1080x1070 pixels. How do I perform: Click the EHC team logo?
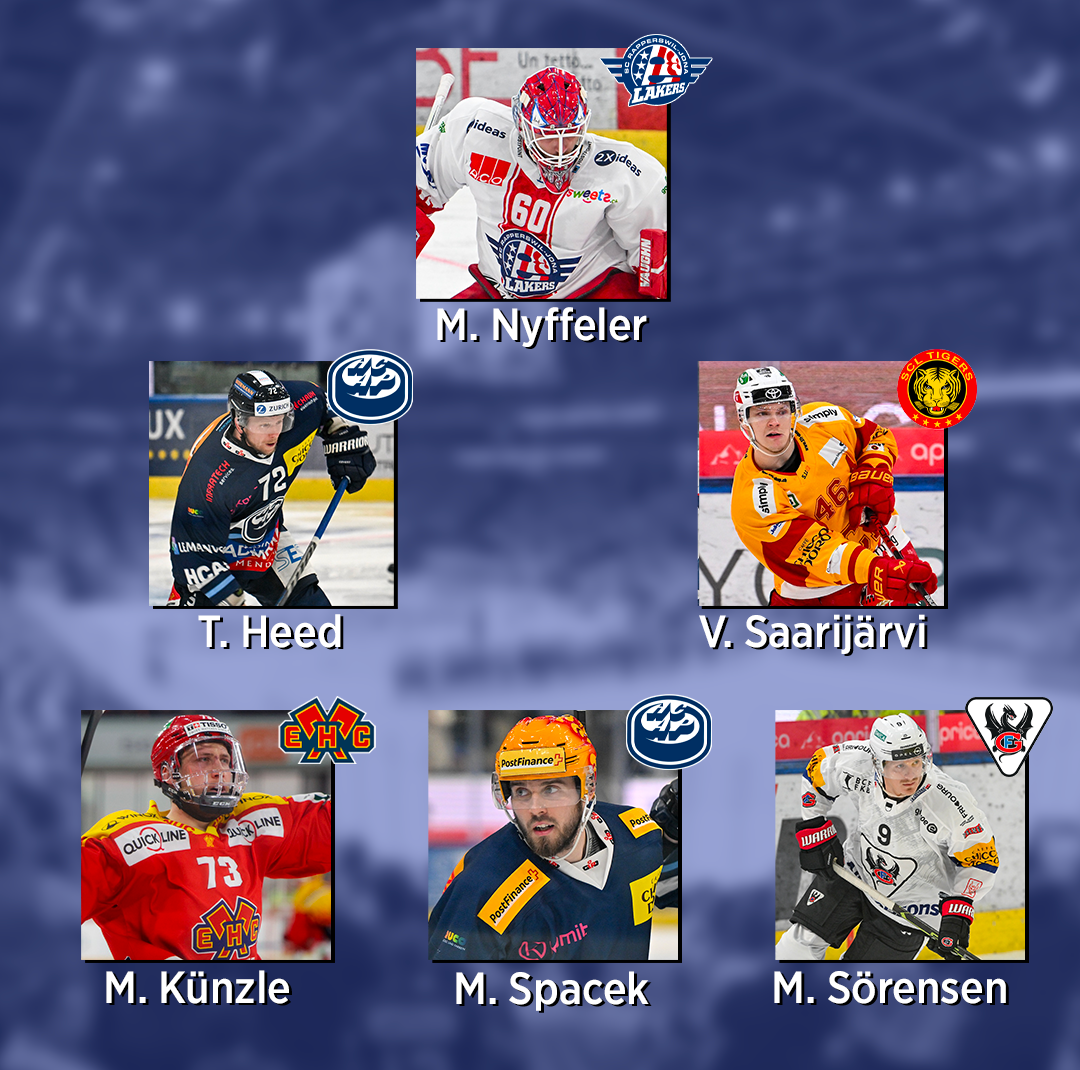(x=326, y=731)
